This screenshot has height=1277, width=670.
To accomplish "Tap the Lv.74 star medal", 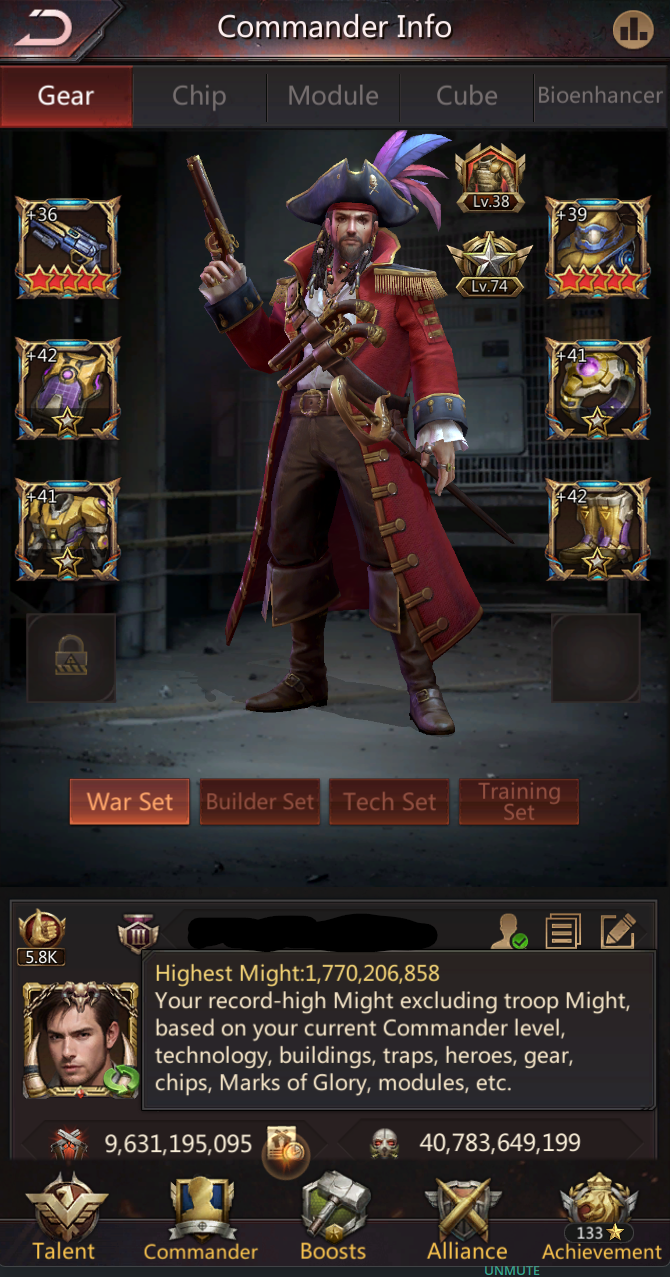I will (491, 261).
